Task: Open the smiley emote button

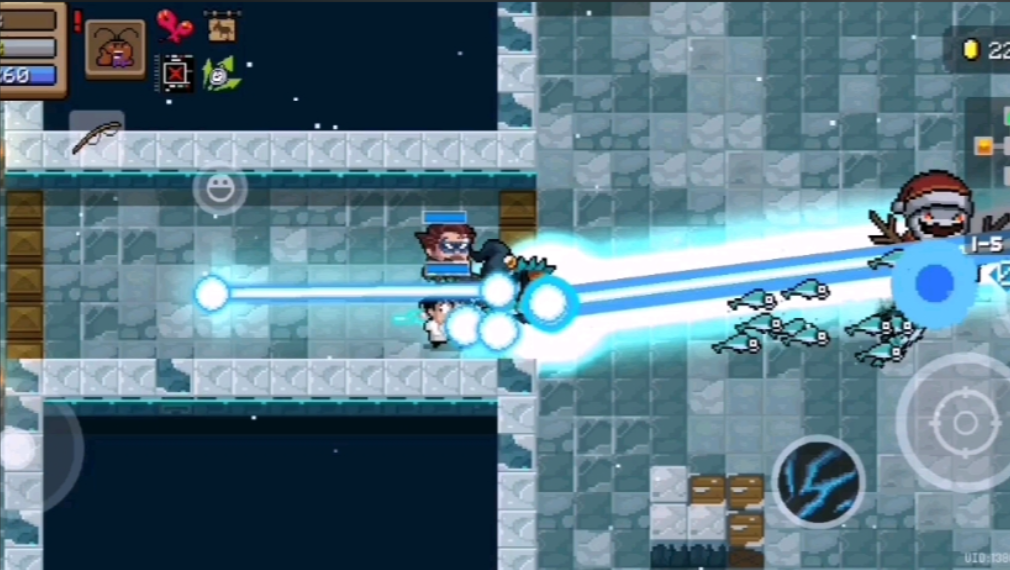Action: coord(220,187)
